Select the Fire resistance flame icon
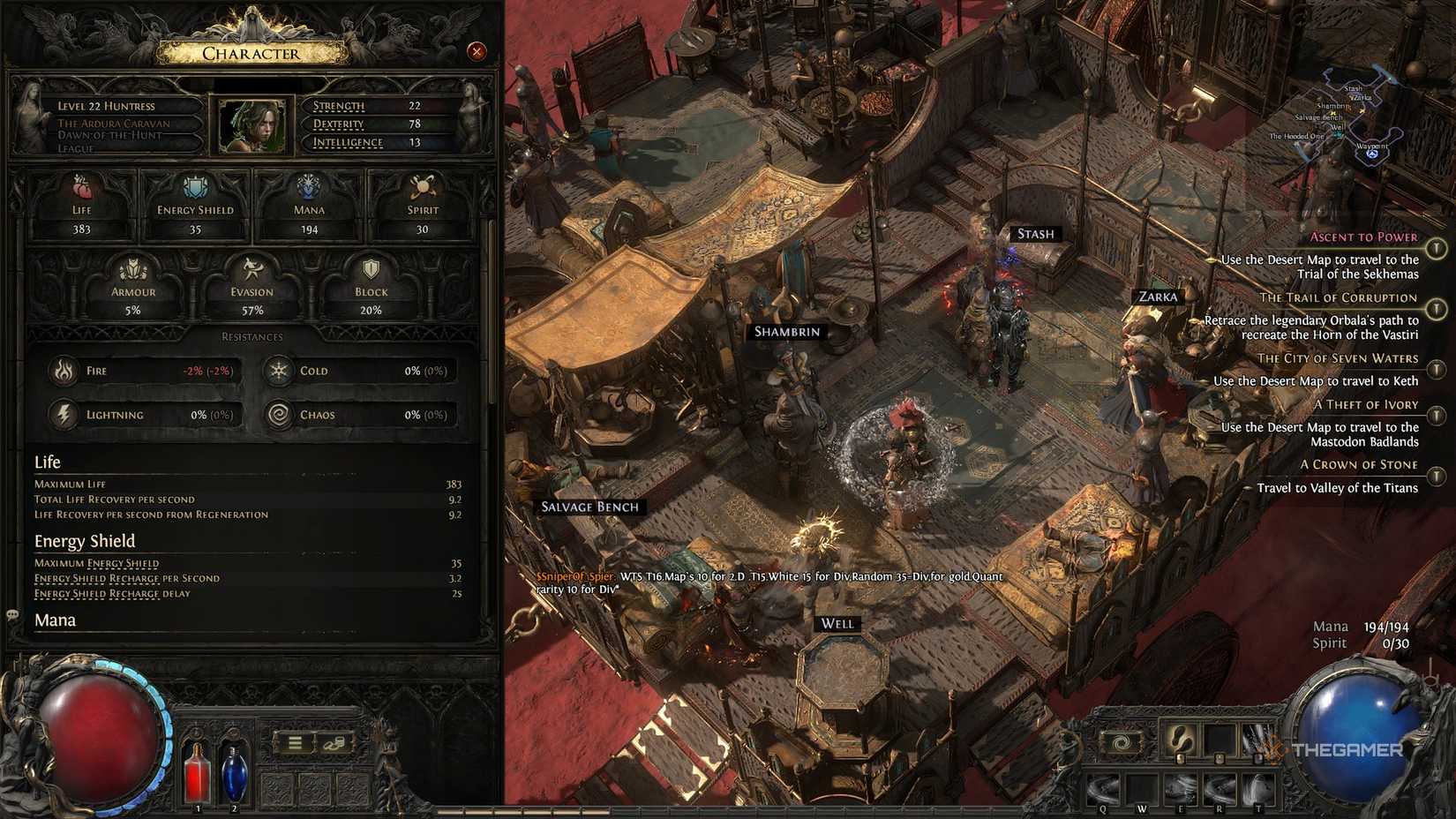 click(64, 371)
